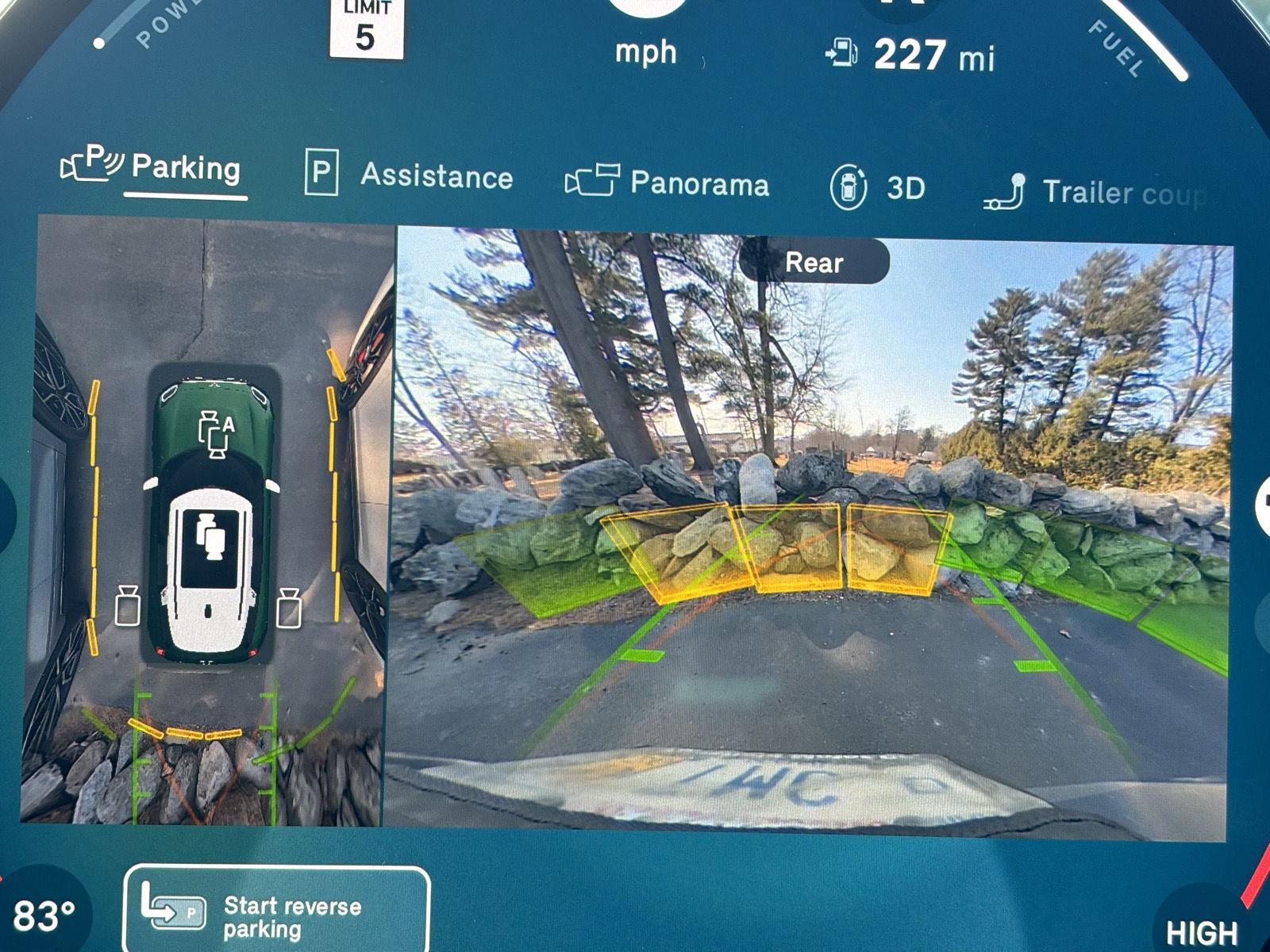This screenshot has height=952, width=1270.
Task: Select the side camera icon left of car
Action: point(128,605)
